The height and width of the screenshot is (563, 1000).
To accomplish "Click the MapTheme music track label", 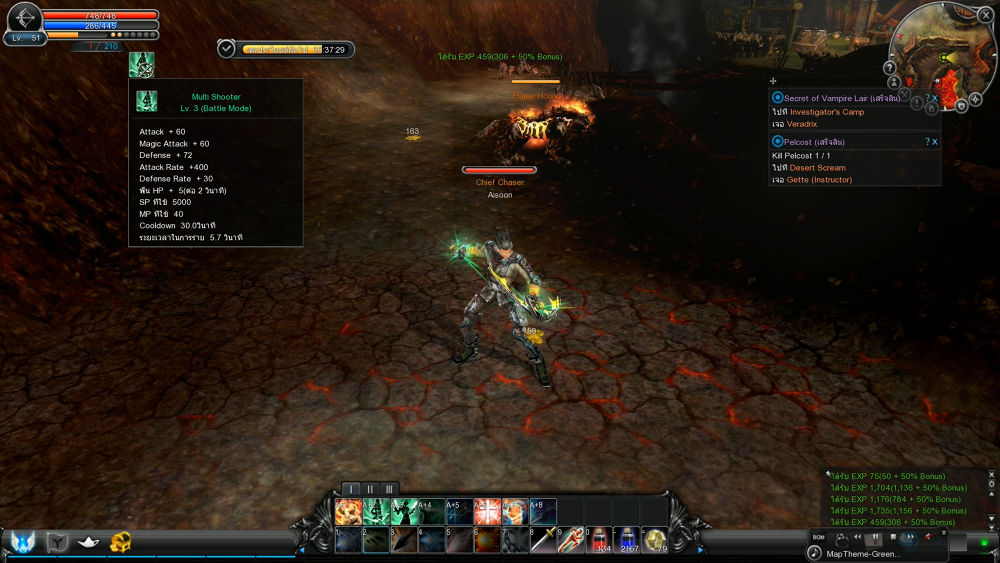I will pos(862,553).
